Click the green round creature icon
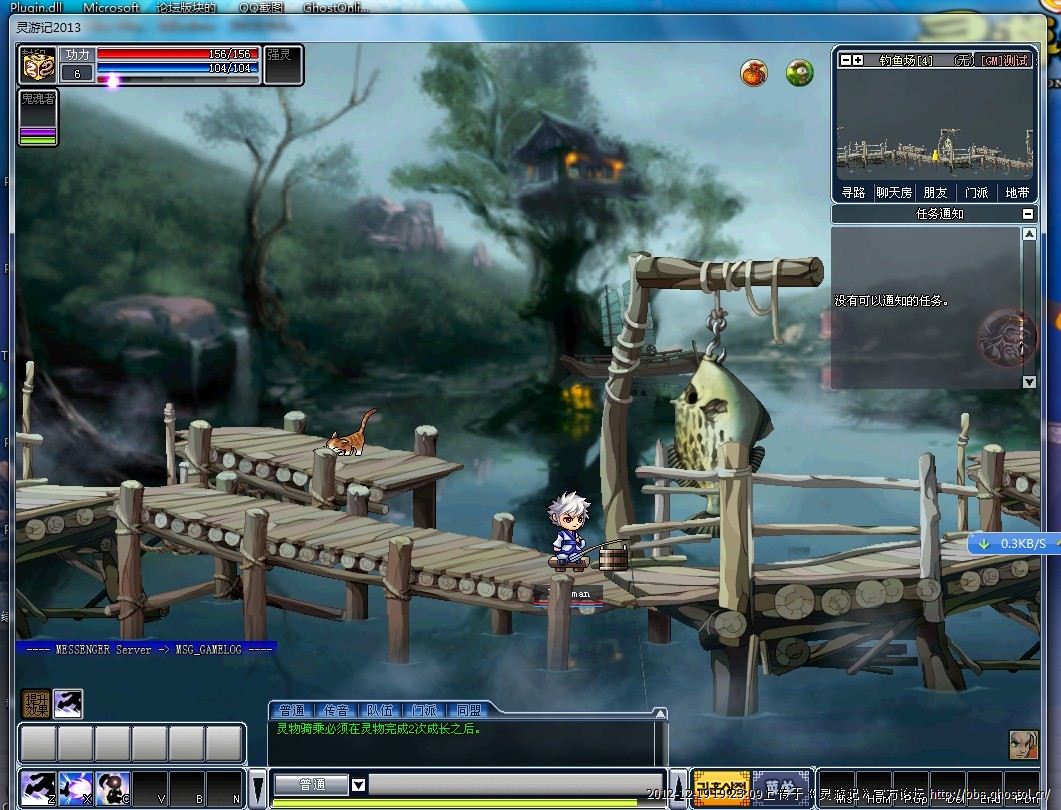 click(x=799, y=72)
